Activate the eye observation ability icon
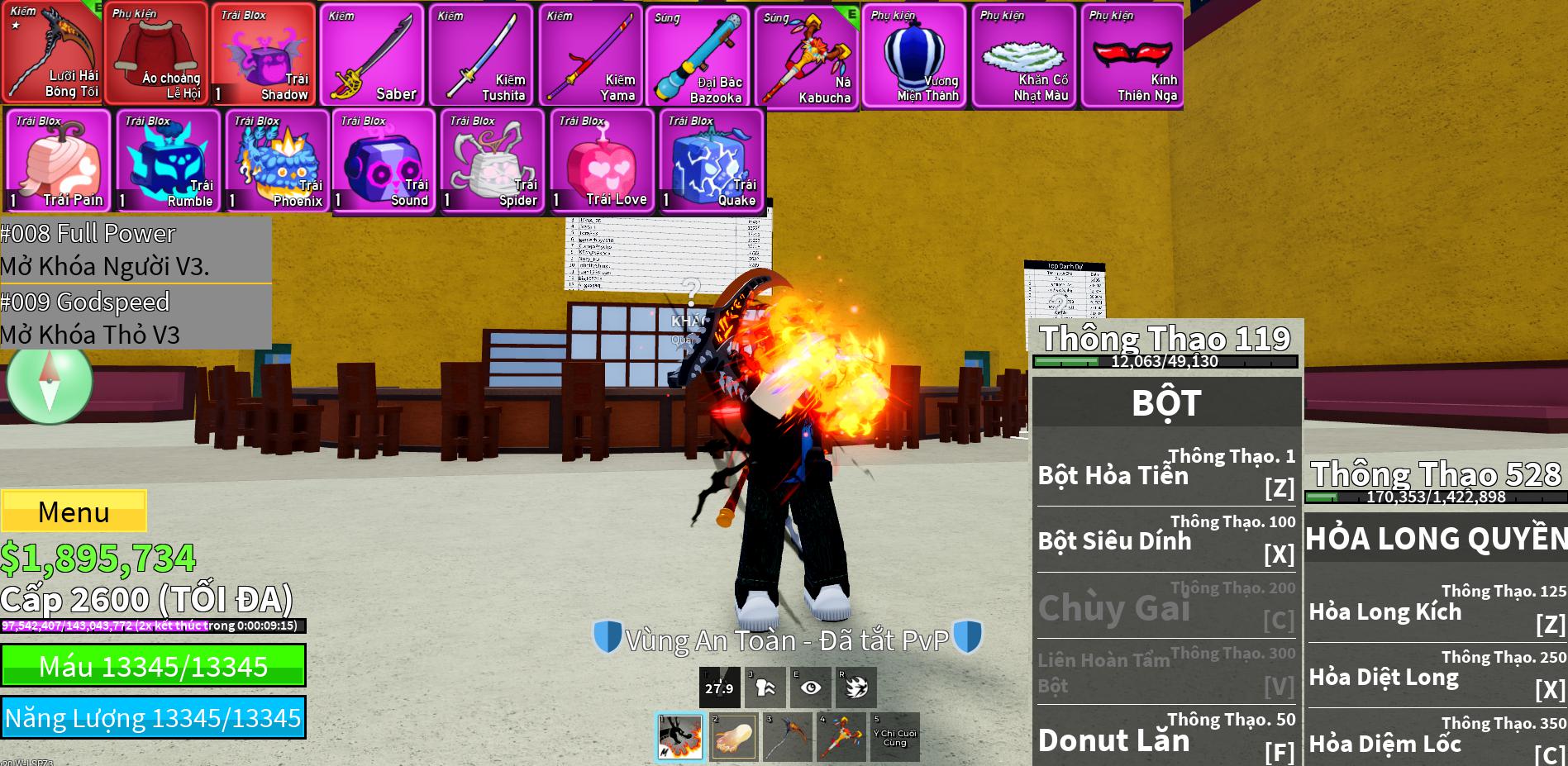Viewport: 1568px width, 766px height. click(811, 687)
